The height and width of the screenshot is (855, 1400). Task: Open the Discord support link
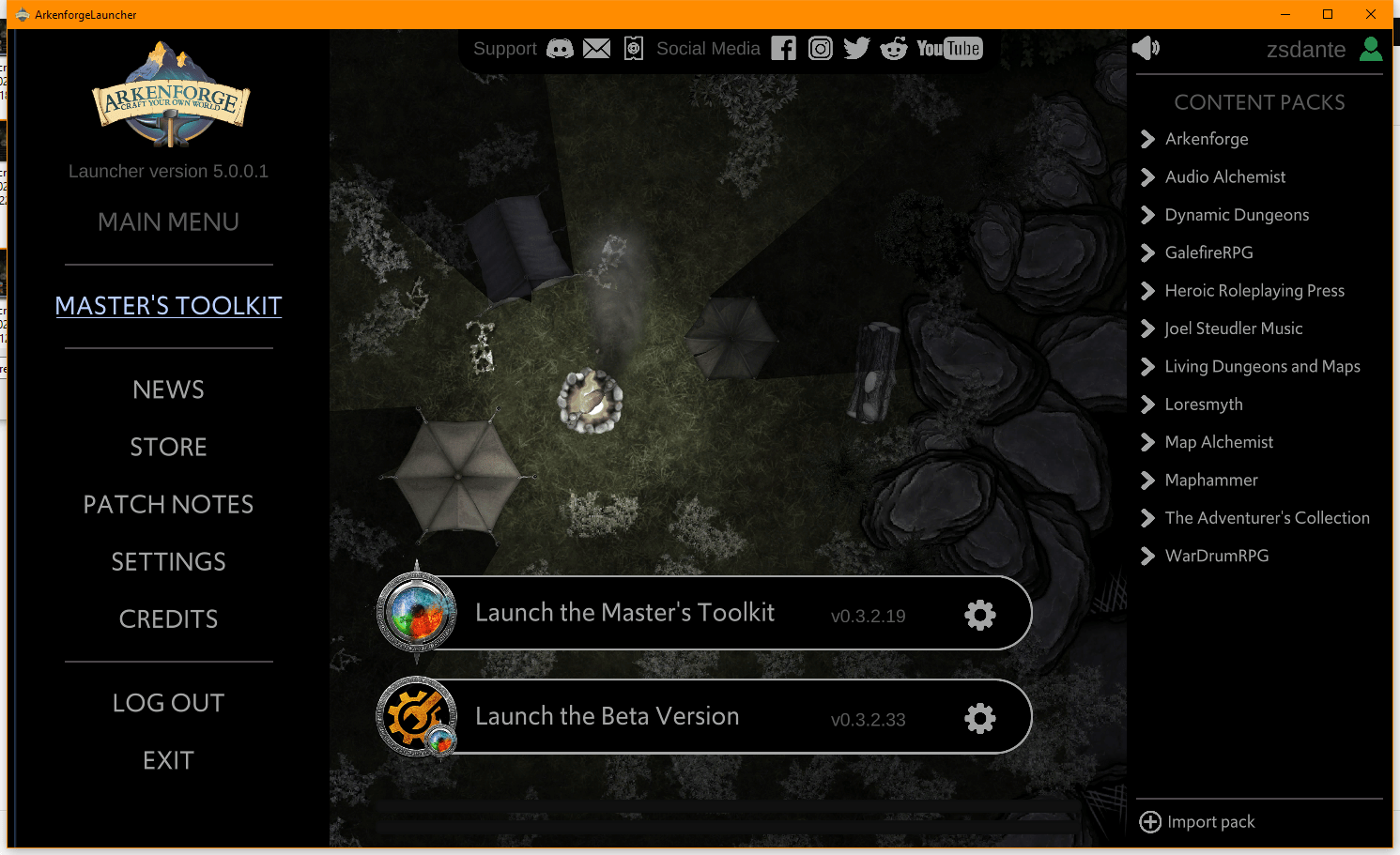click(x=560, y=49)
